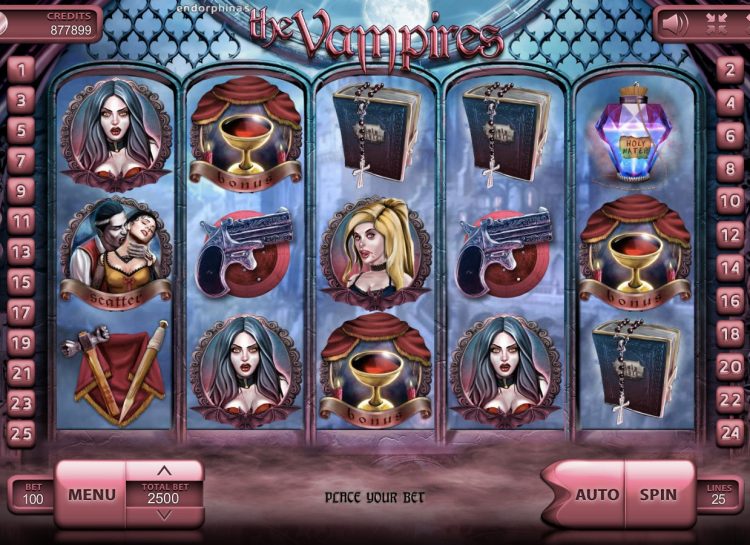The height and width of the screenshot is (545, 750).
Task: Pick payline number 25
Action: (21, 433)
